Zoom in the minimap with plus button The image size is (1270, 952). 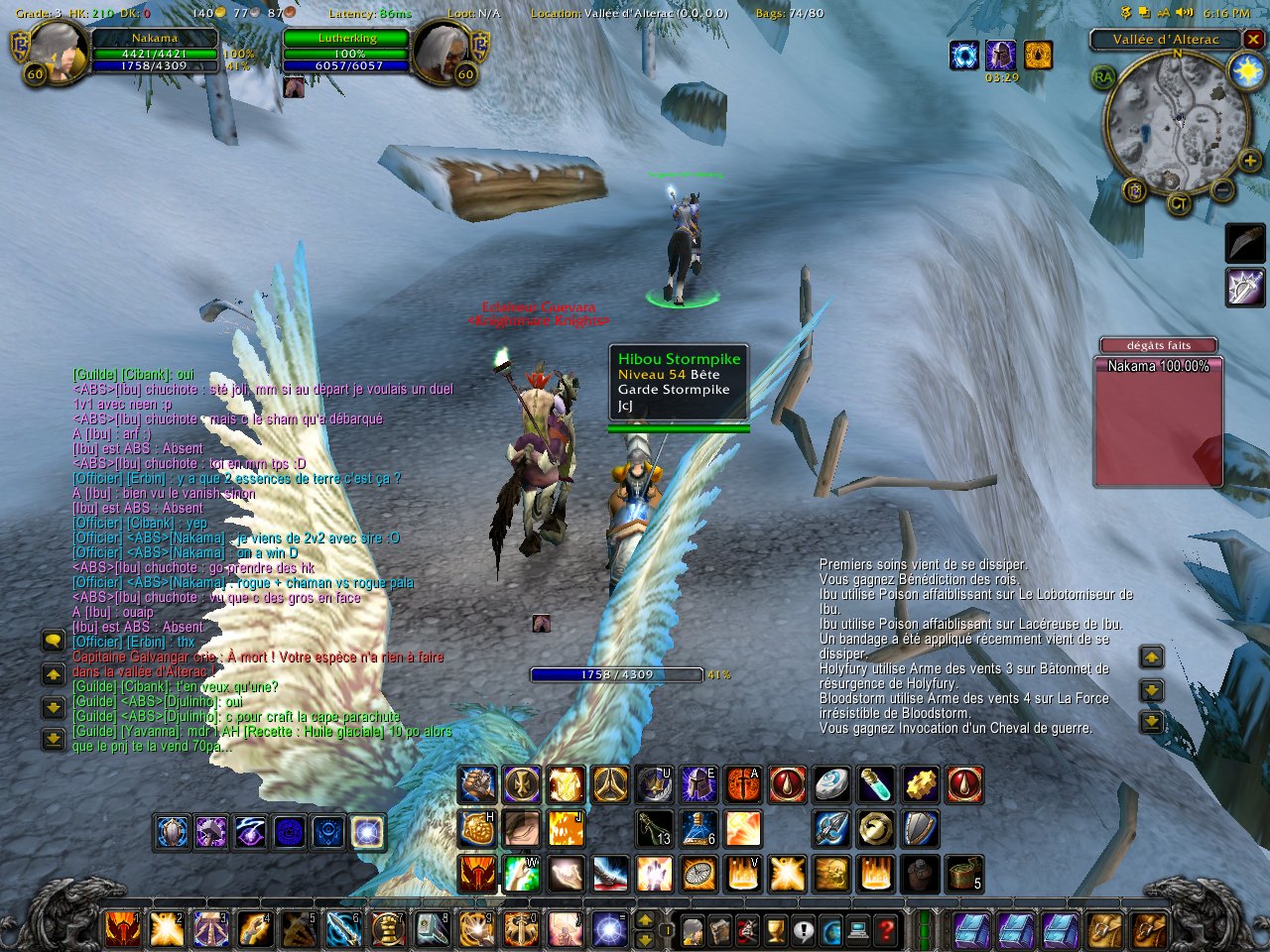(1249, 160)
